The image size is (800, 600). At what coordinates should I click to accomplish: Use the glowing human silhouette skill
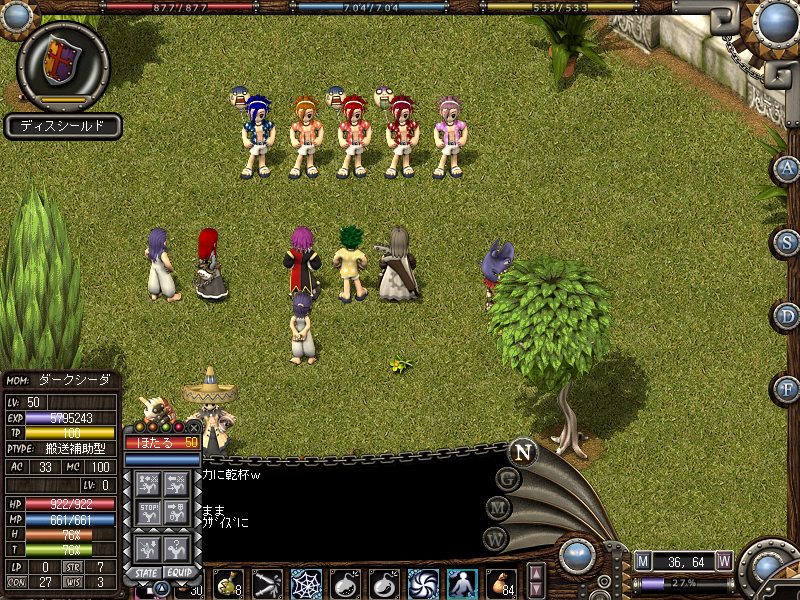(462, 582)
